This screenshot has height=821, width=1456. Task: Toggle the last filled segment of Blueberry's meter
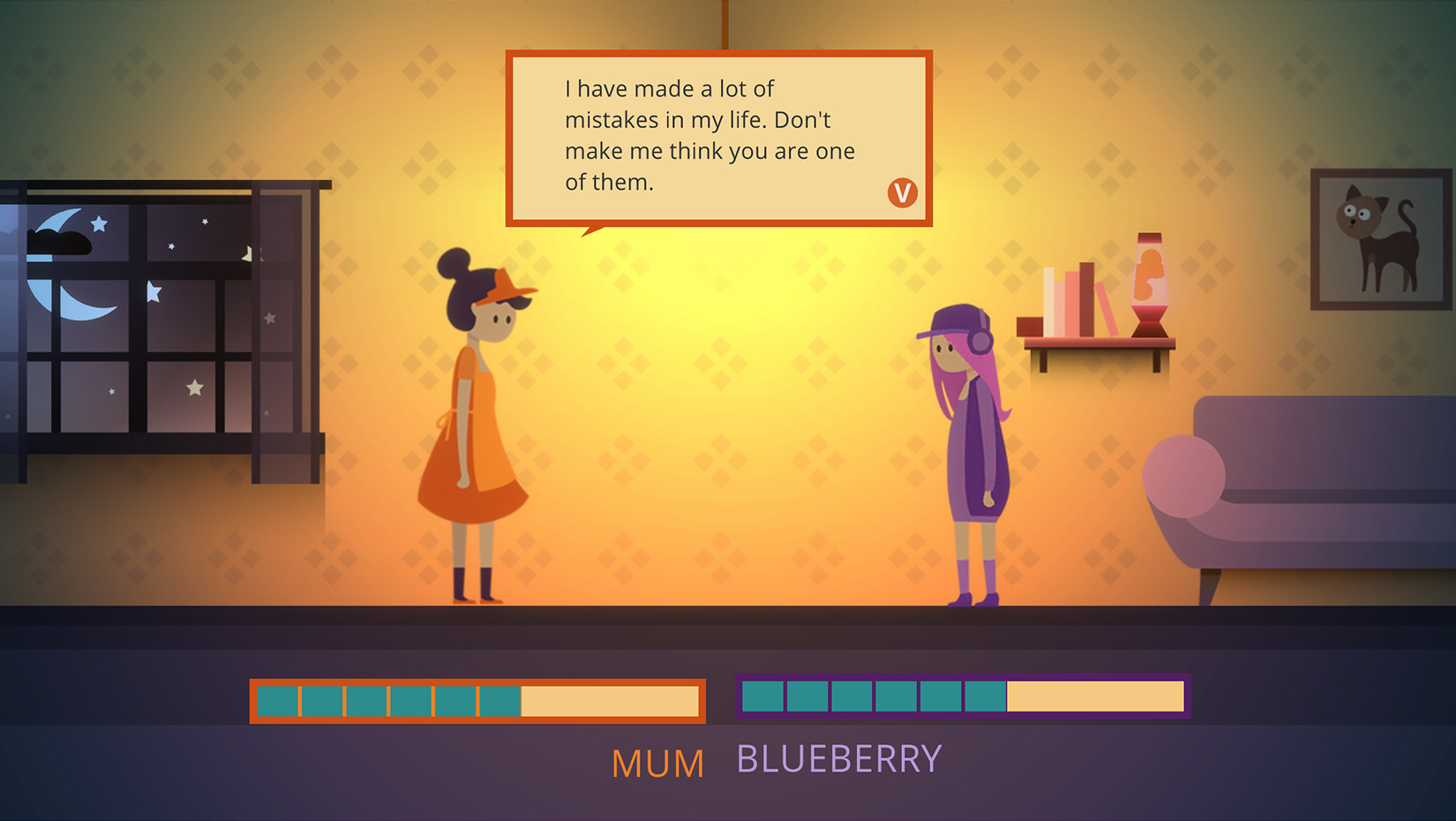pos(984,697)
